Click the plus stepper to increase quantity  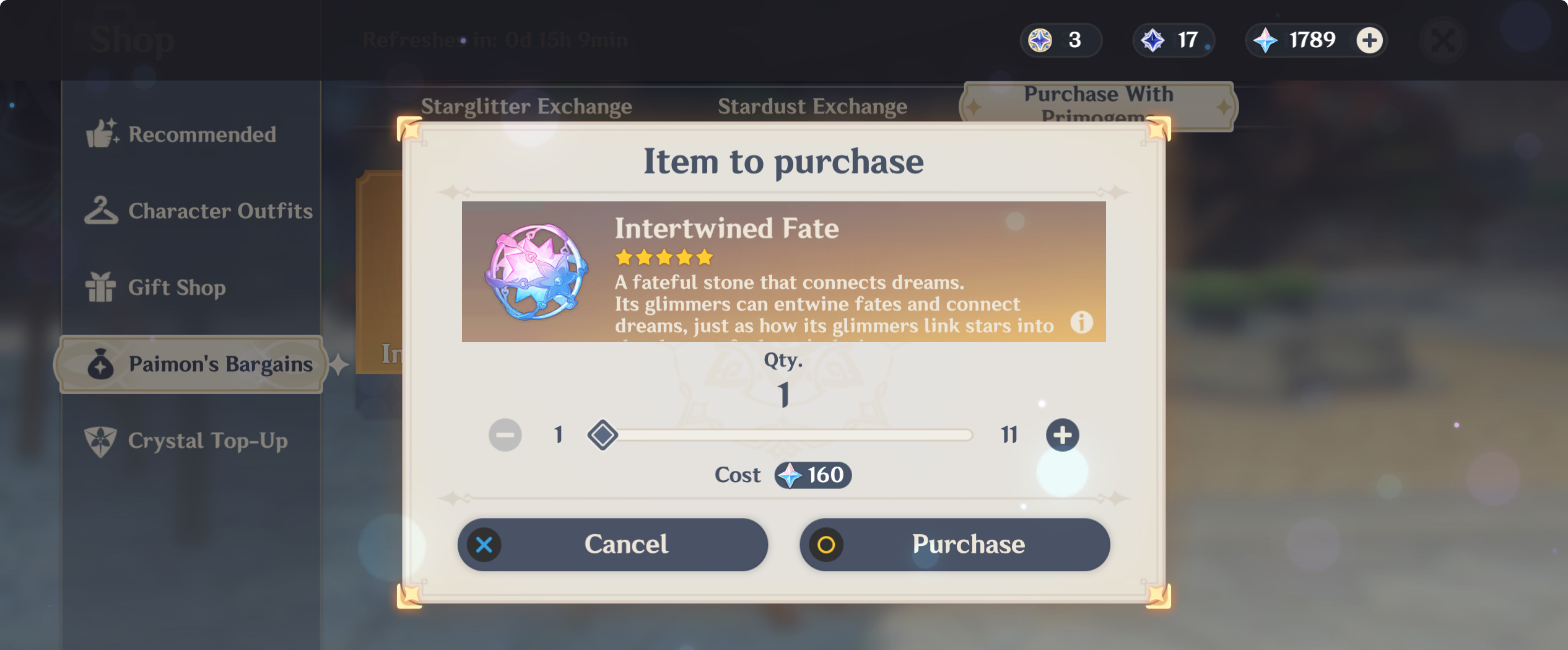point(1063,434)
